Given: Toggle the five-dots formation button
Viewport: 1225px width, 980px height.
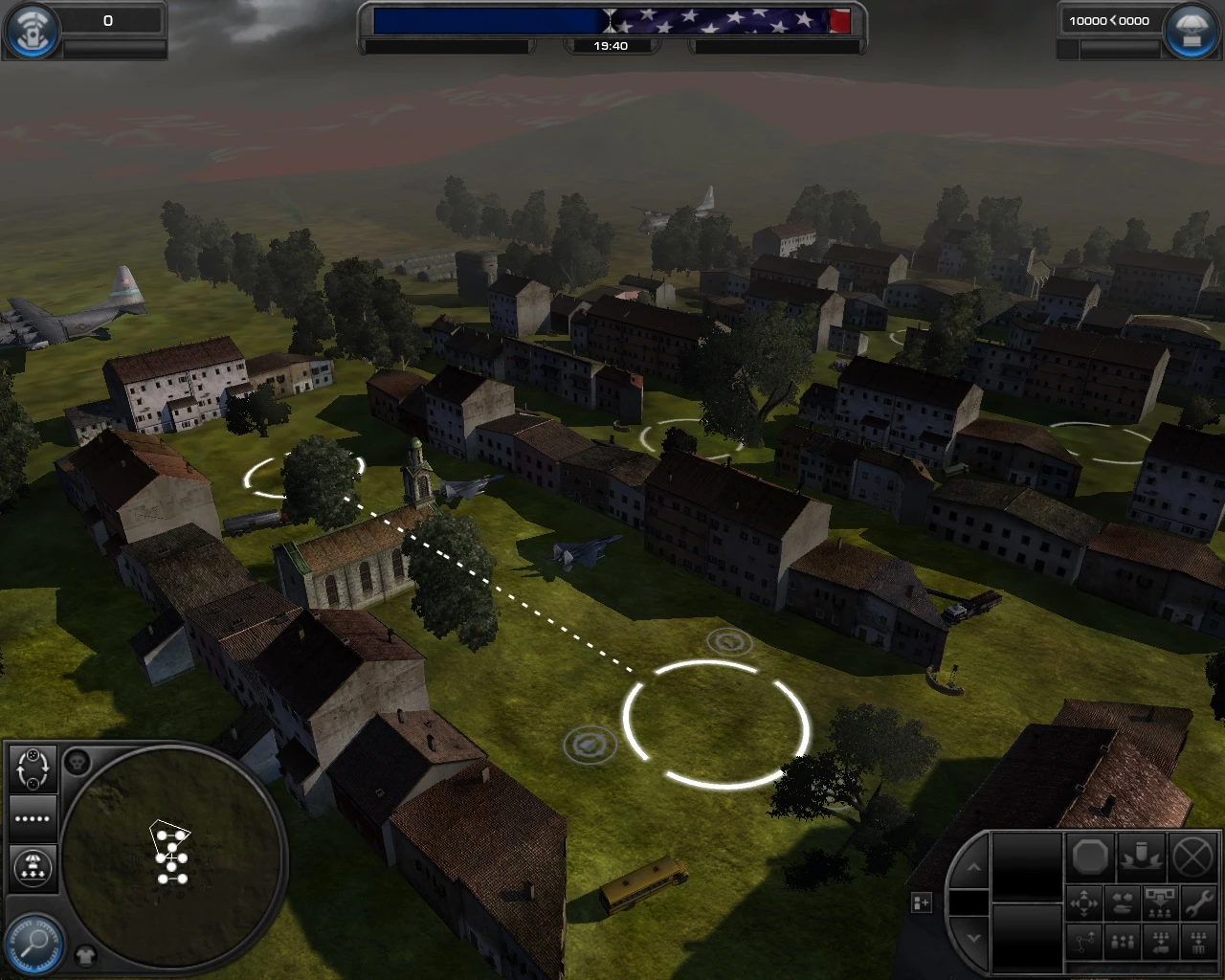Looking at the screenshot, I should pyautogui.click(x=32, y=818).
